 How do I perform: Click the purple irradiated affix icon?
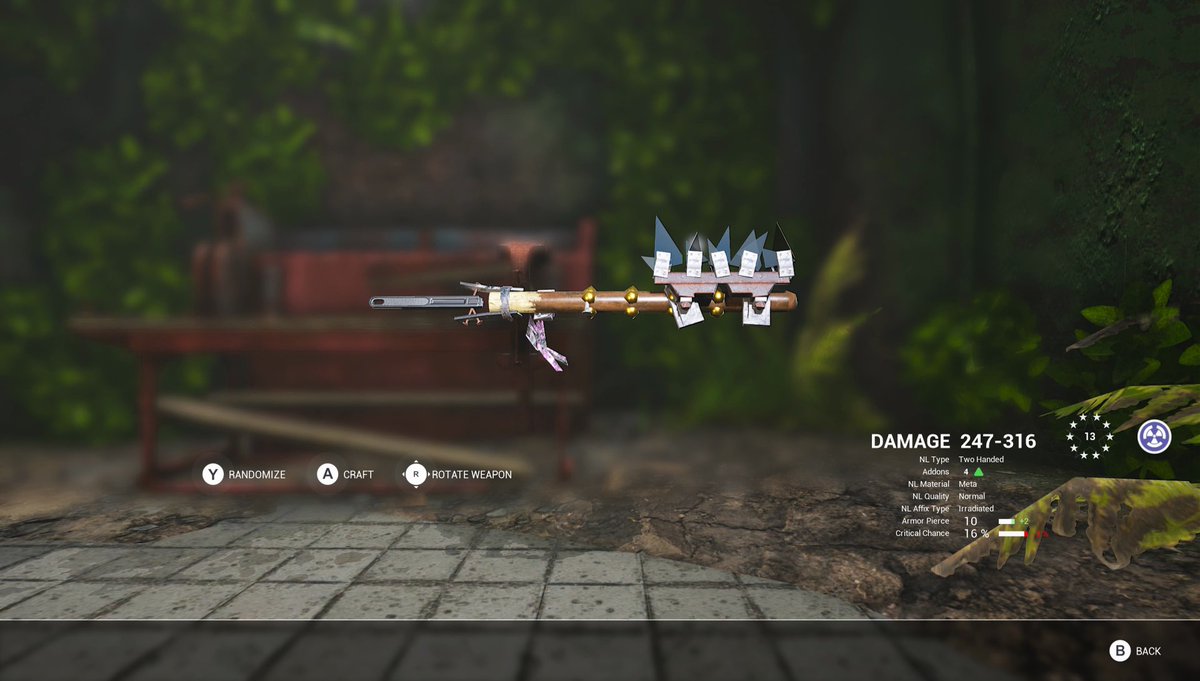pos(1154,436)
